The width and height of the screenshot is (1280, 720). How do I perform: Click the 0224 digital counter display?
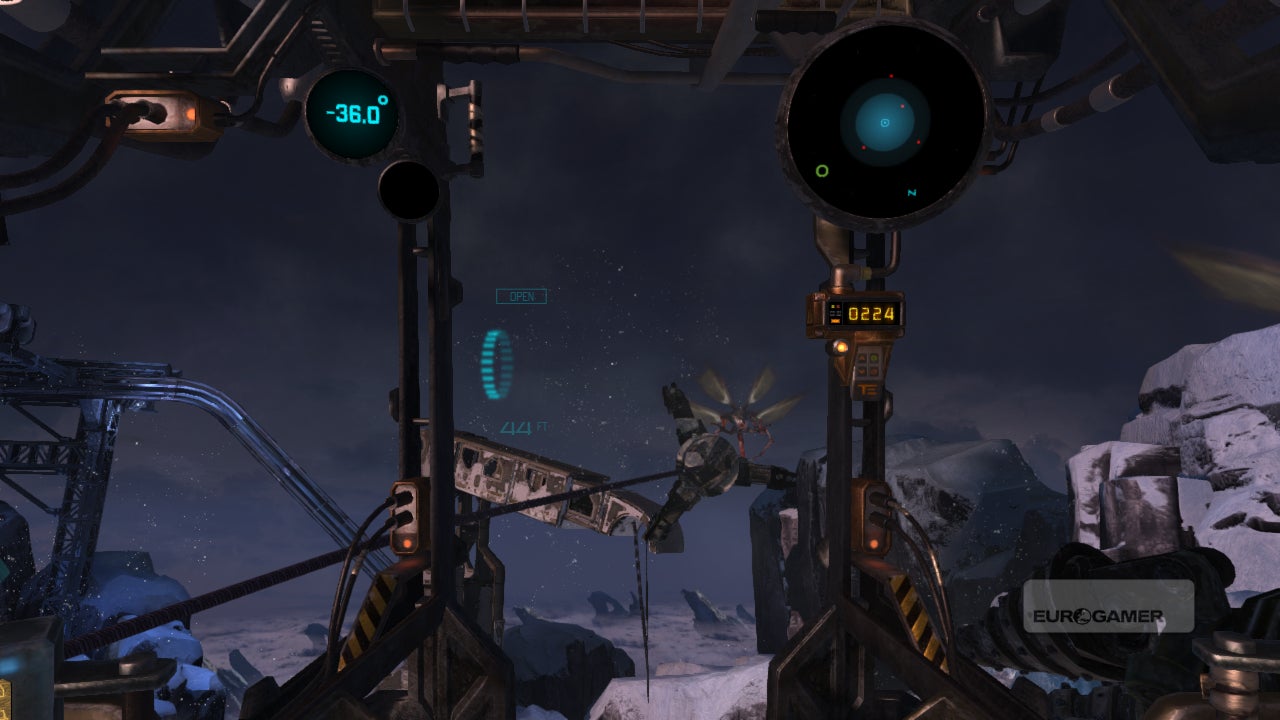tap(872, 313)
